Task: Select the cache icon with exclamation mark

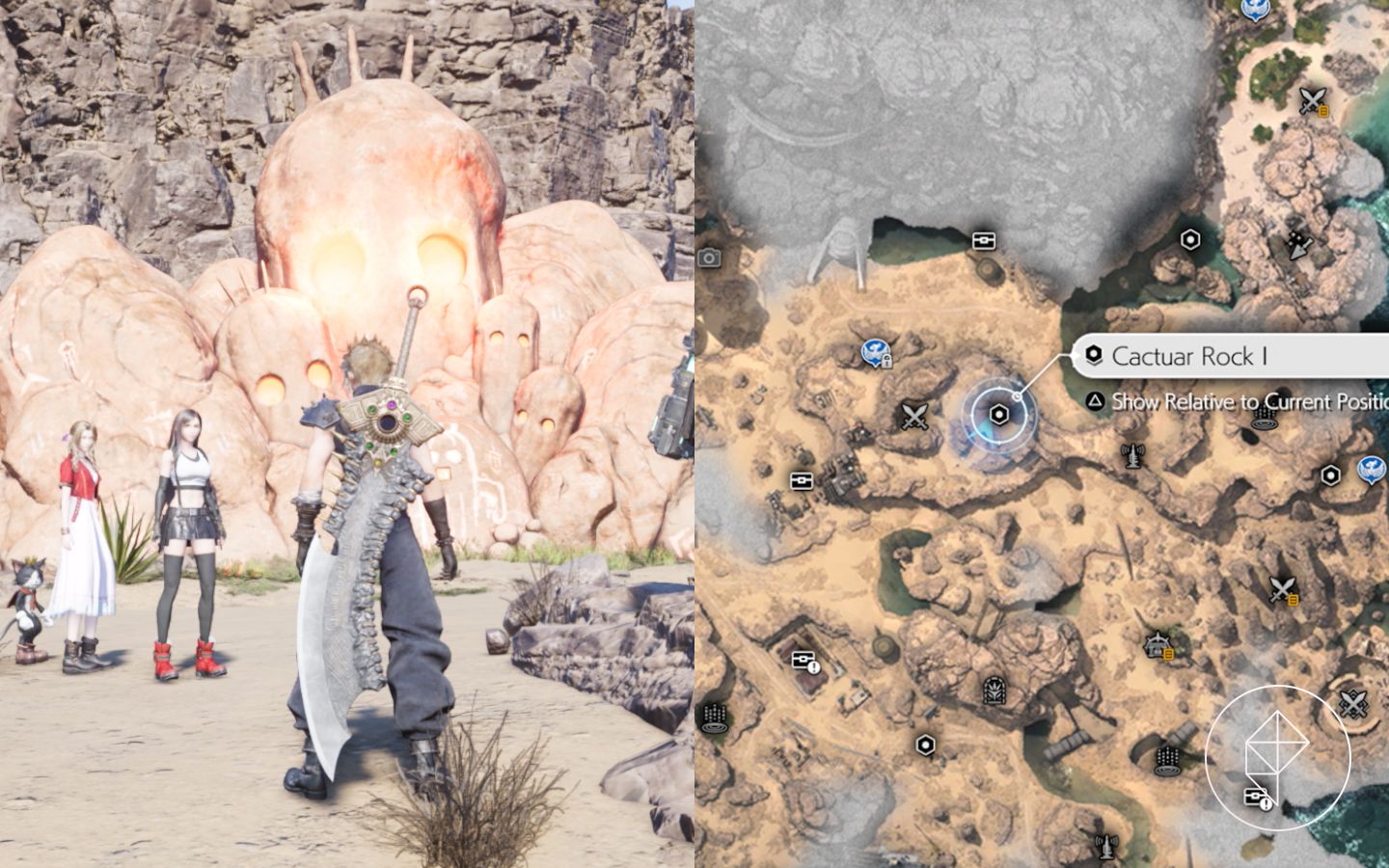Action: [803, 661]
